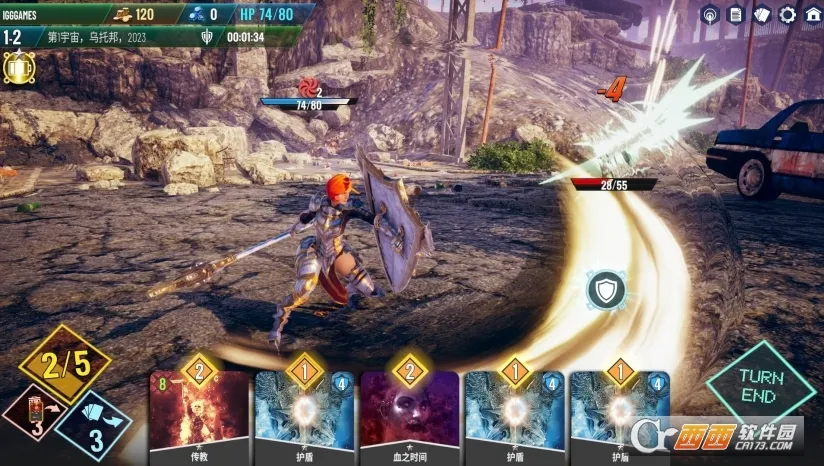
Task: Inspect the golden relic badge
Action: (x=18, y=67)
